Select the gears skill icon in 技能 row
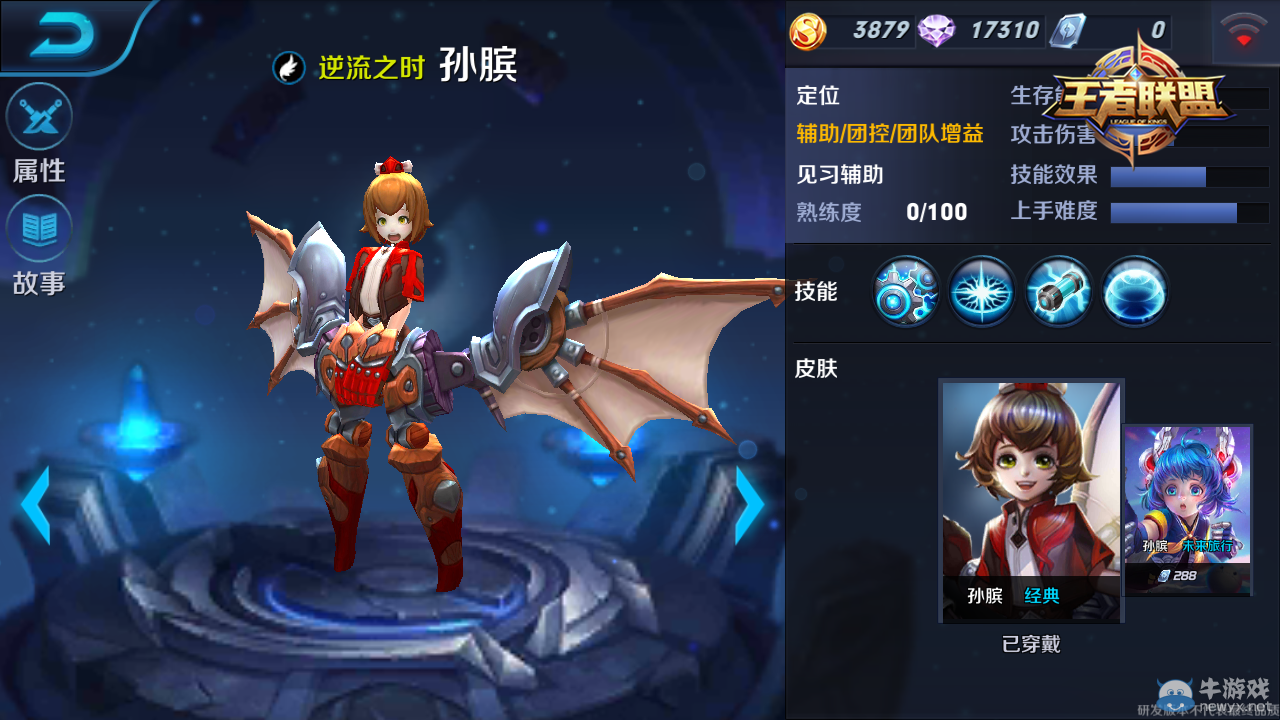Viewport: 1280px width, 720px height. tap(903, 291)
